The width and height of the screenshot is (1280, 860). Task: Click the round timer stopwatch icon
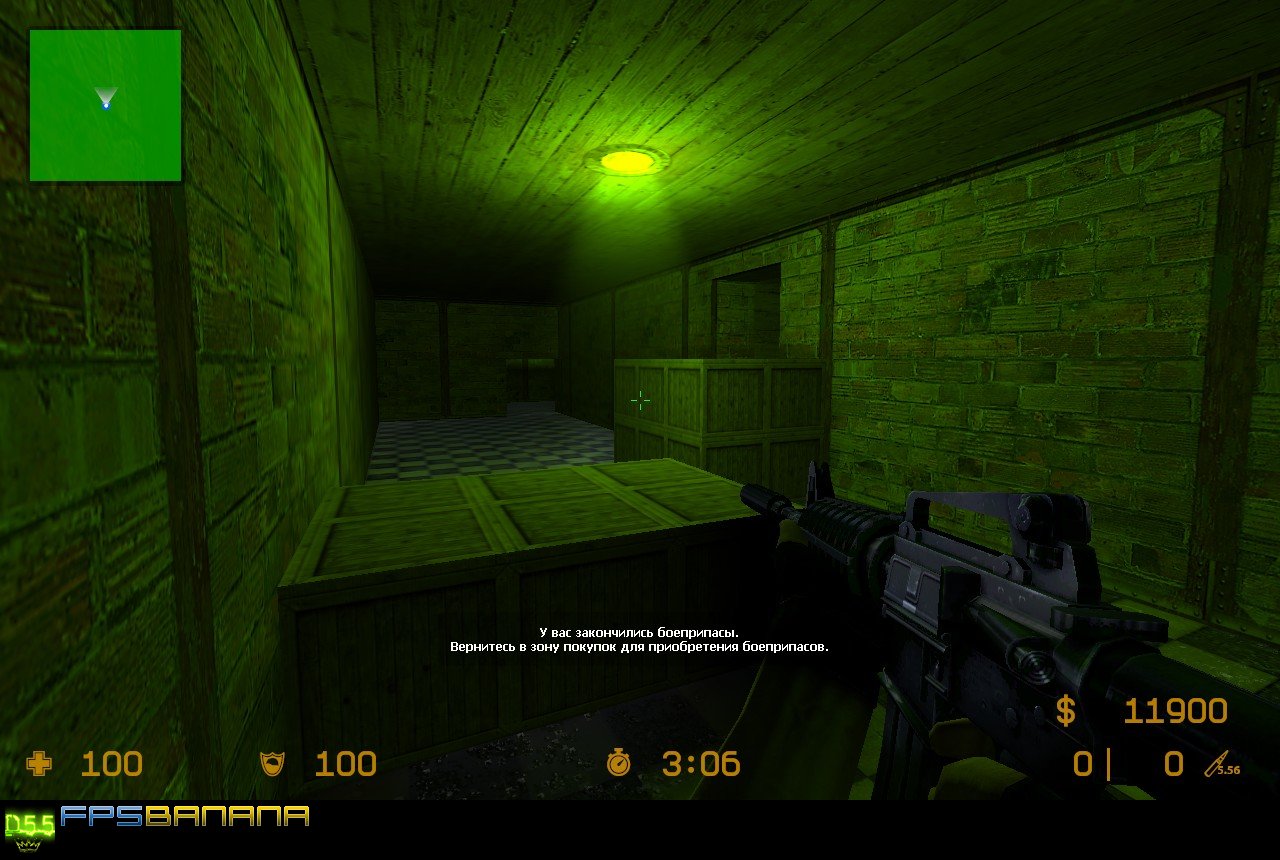619,765
